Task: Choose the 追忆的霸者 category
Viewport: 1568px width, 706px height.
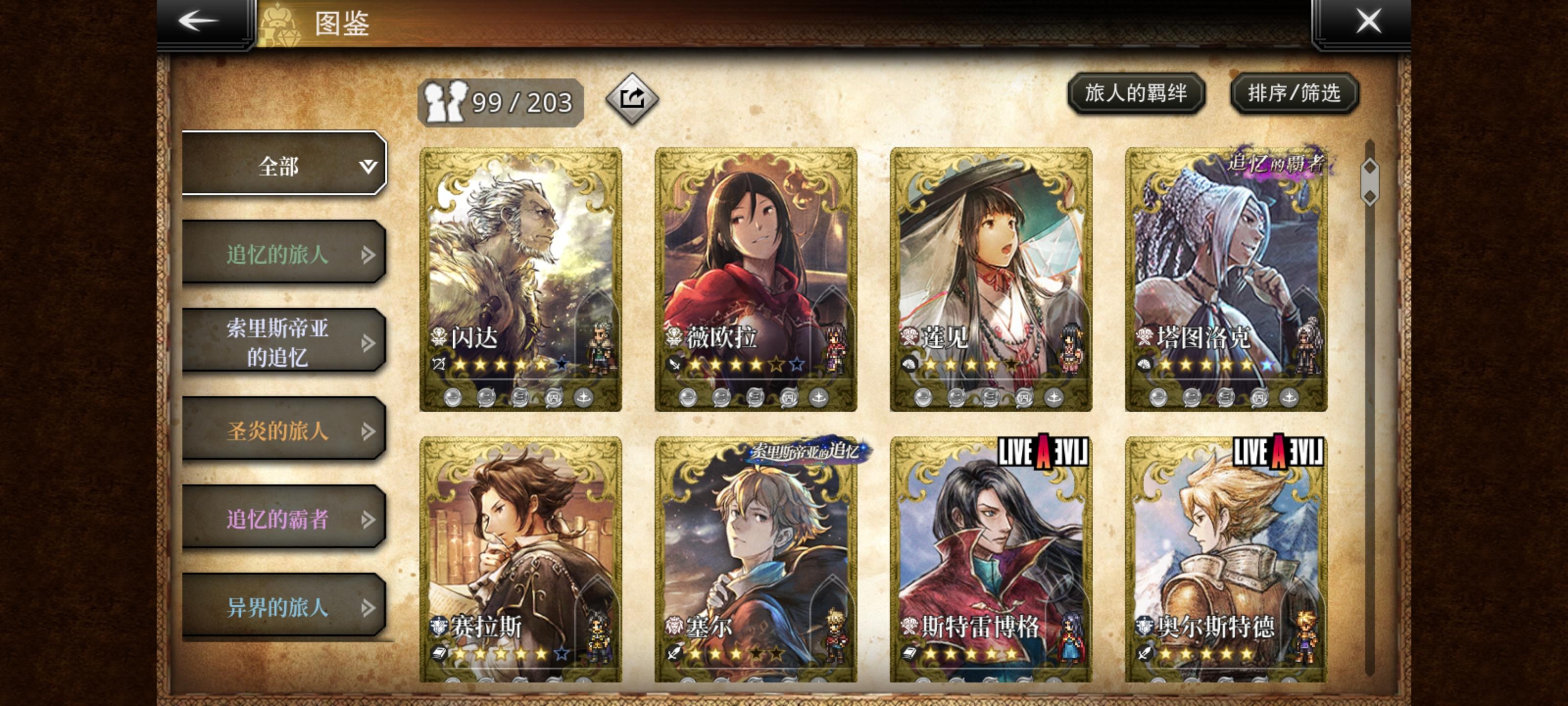Action: coord(284,518)
